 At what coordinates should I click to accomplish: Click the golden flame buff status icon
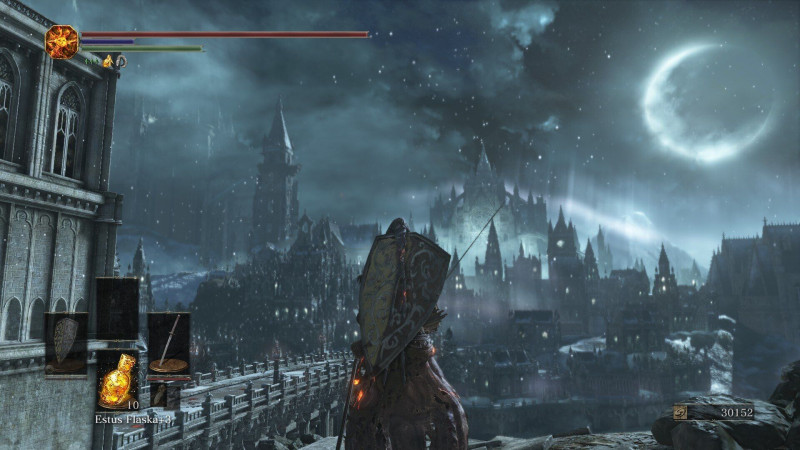(x=108, y=62)
